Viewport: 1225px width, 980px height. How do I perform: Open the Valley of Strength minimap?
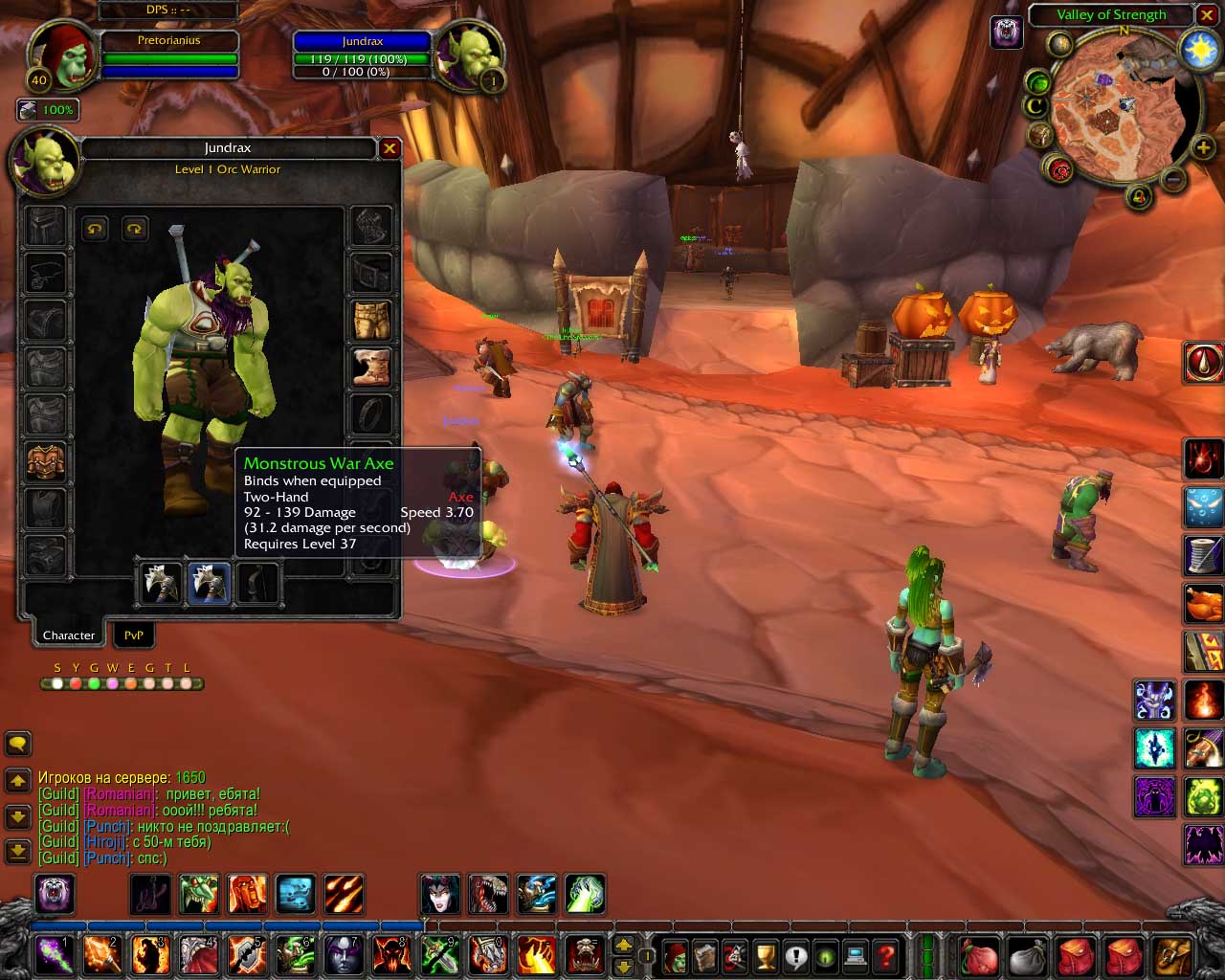[1110, 15]
